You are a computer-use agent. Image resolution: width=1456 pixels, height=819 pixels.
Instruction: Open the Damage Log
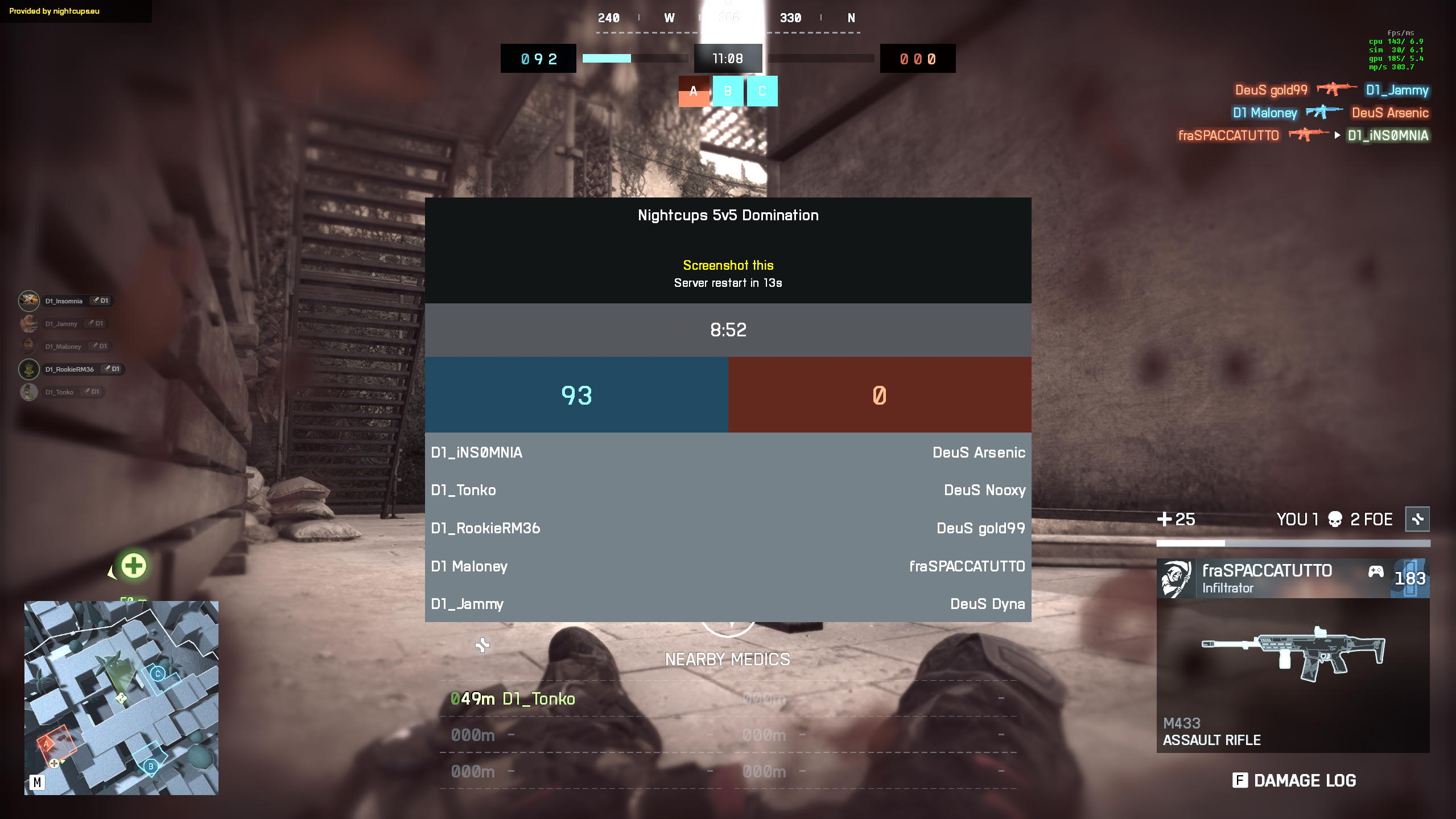coord(1294,780)
